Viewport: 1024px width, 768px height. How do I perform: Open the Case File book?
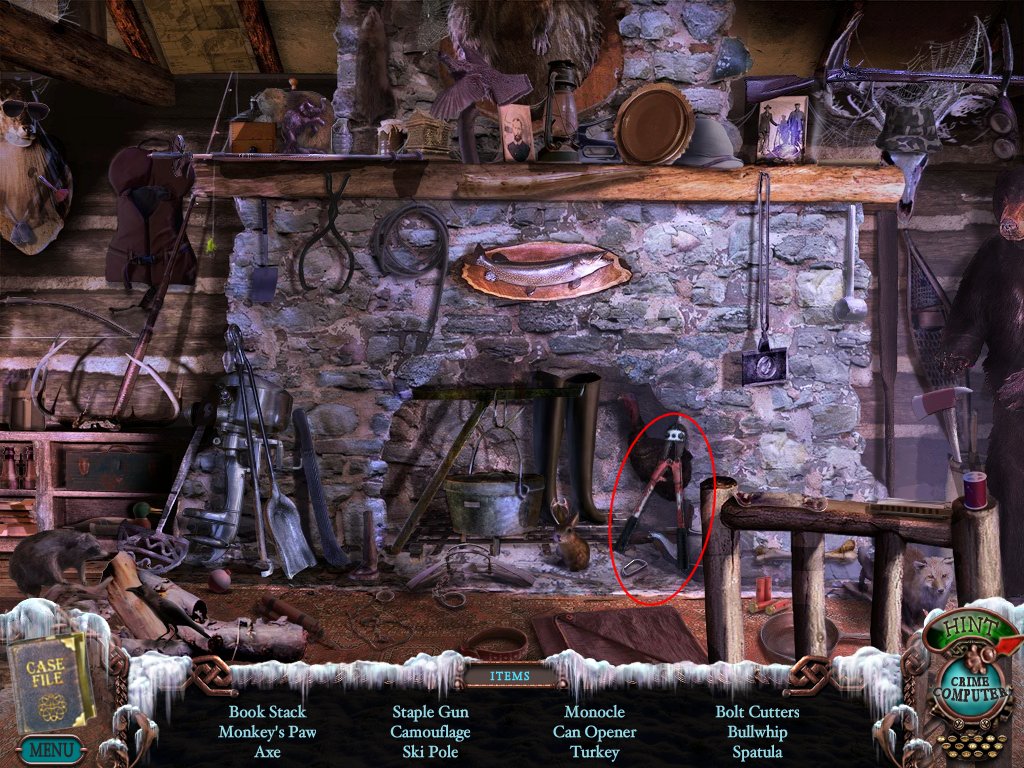tap(48, 682)
